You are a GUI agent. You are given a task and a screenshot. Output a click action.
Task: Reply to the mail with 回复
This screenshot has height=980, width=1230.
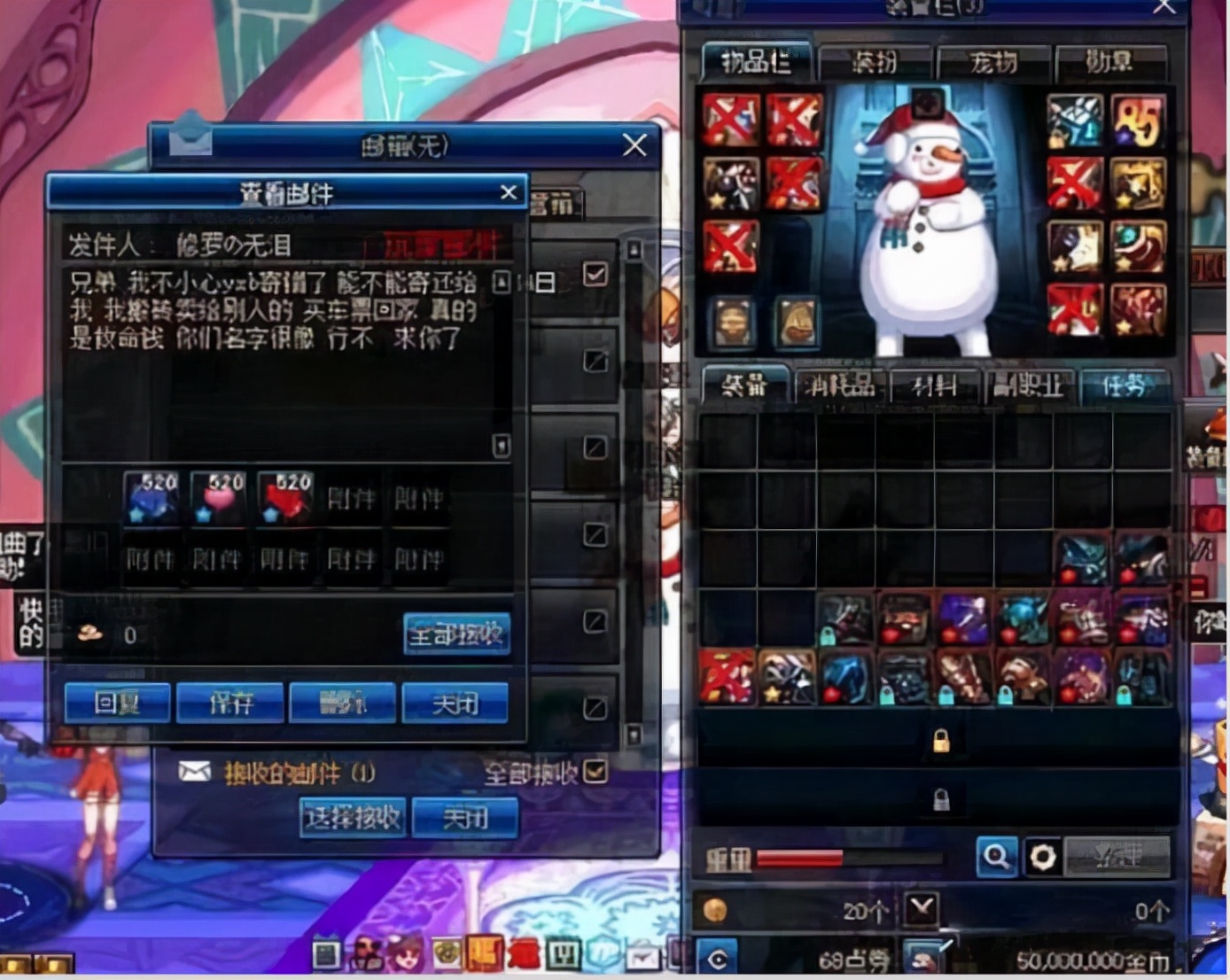coord(118,703)
